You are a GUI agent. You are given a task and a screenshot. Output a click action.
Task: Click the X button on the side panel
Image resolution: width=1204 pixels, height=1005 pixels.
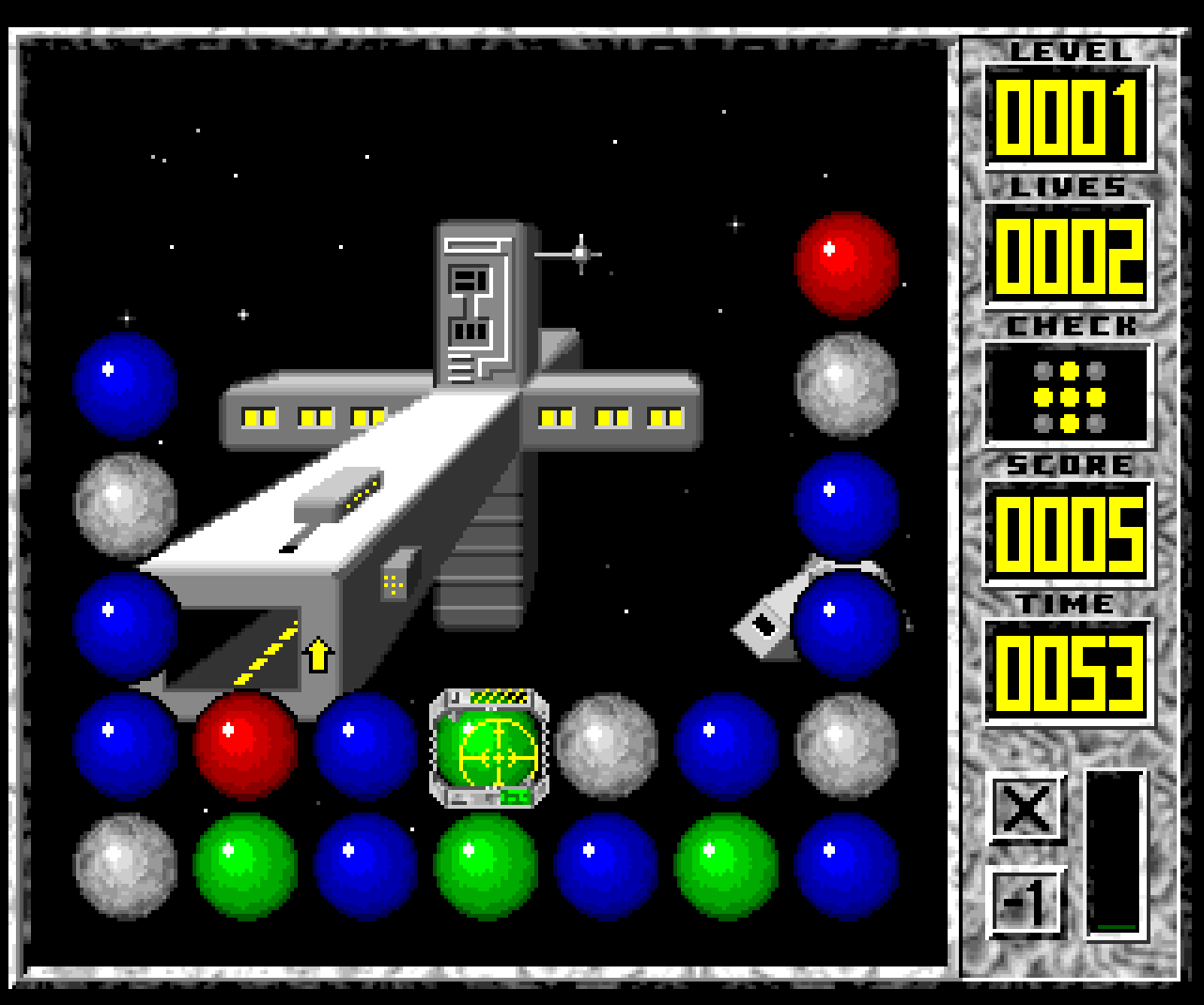1026,807
